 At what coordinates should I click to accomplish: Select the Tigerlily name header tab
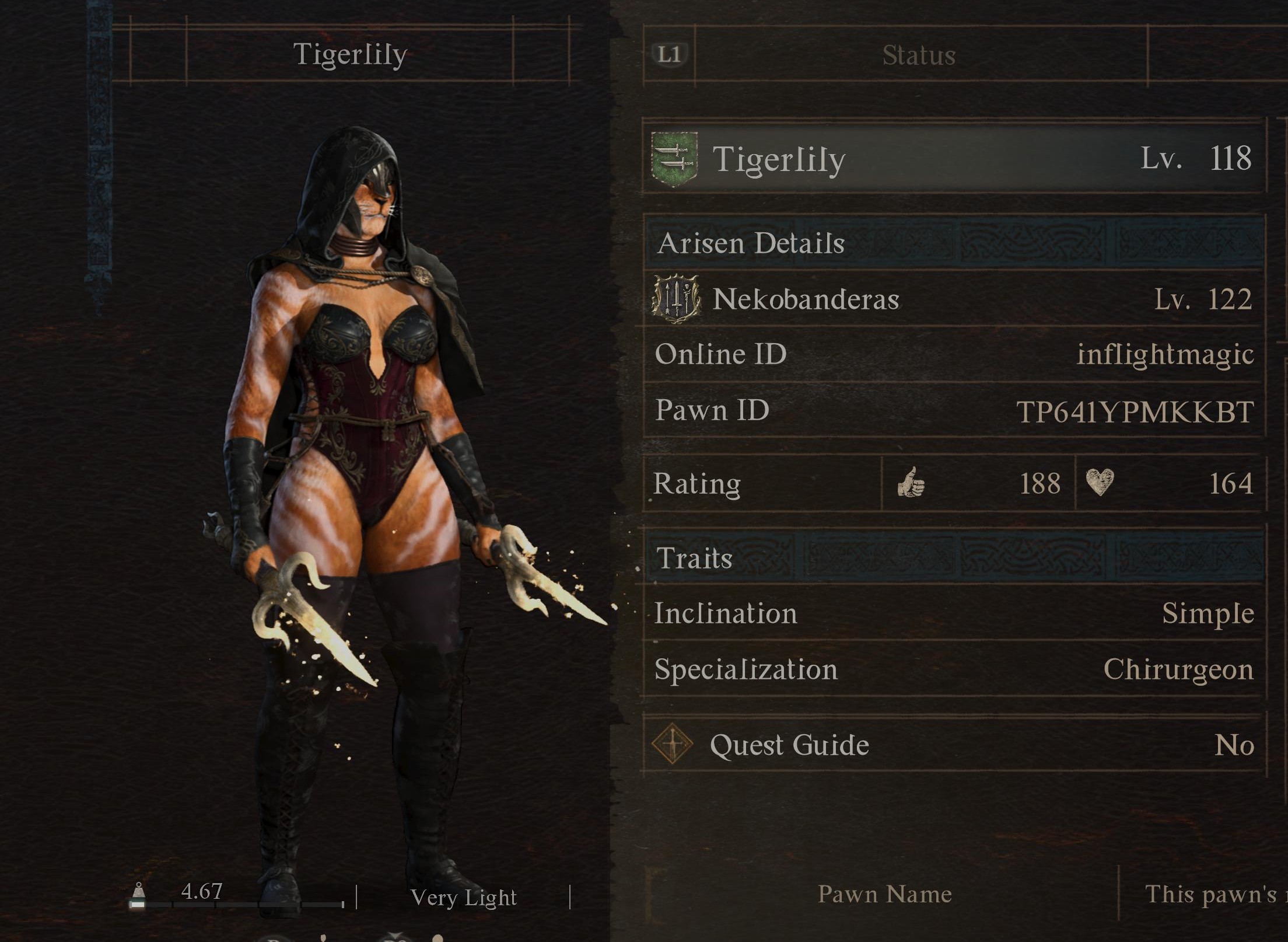[x=349, y=55]
